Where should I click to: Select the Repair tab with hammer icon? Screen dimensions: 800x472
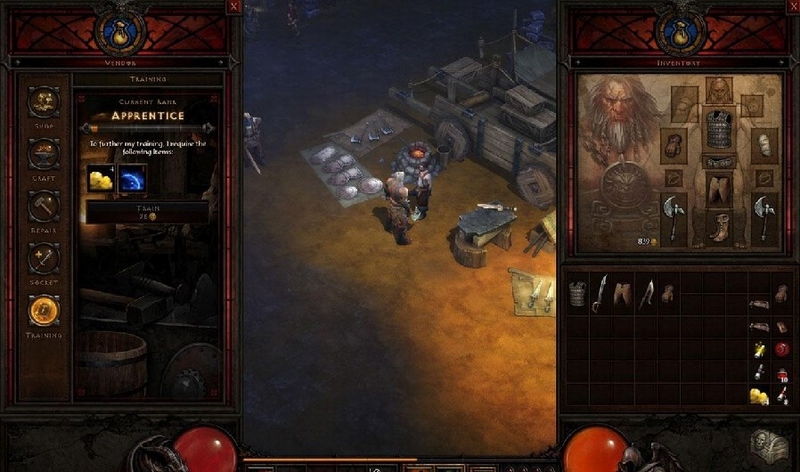pyautogui.click(x=44, y=206)
